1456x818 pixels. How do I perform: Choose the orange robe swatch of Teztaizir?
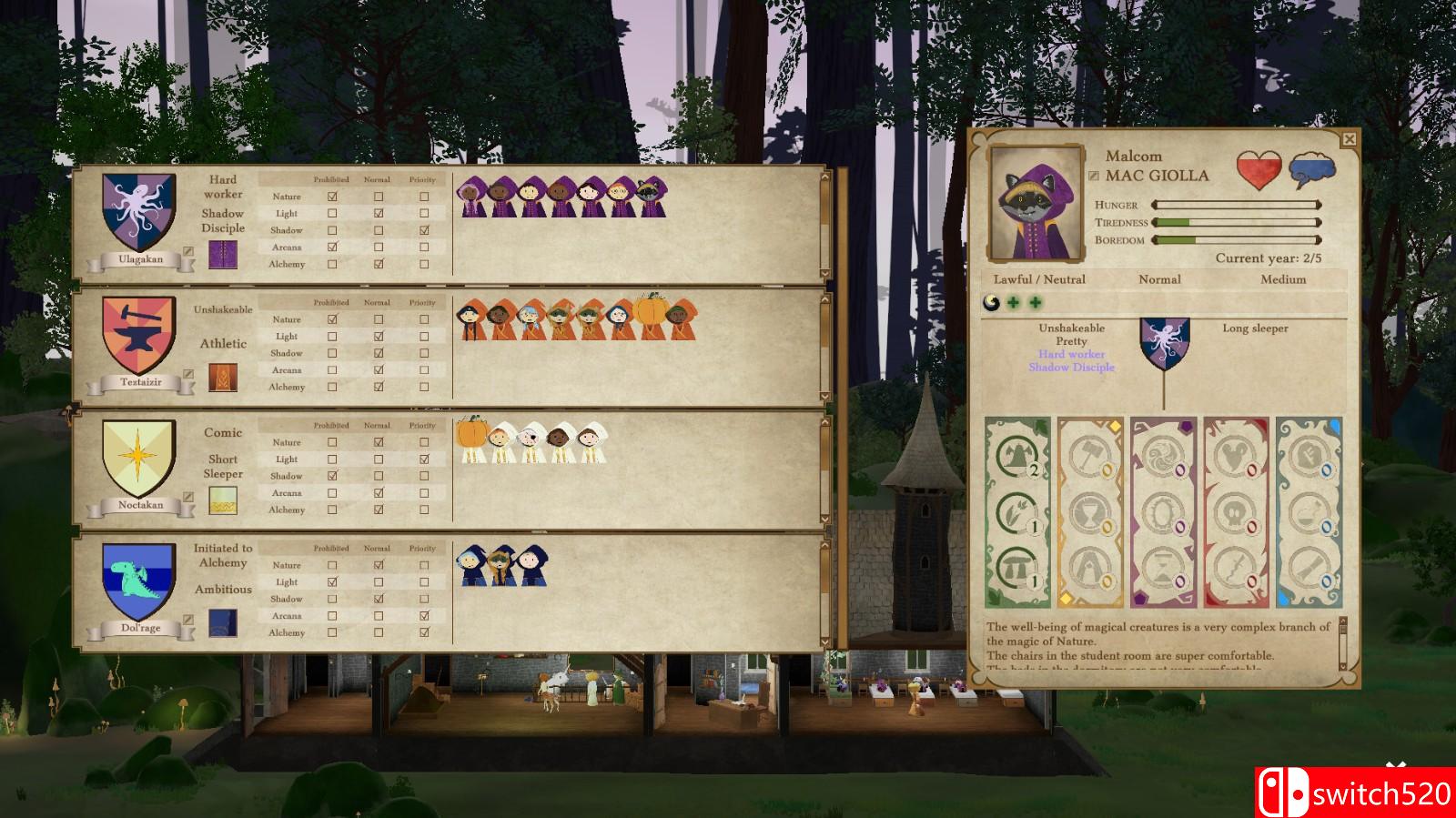click(223, 378)
